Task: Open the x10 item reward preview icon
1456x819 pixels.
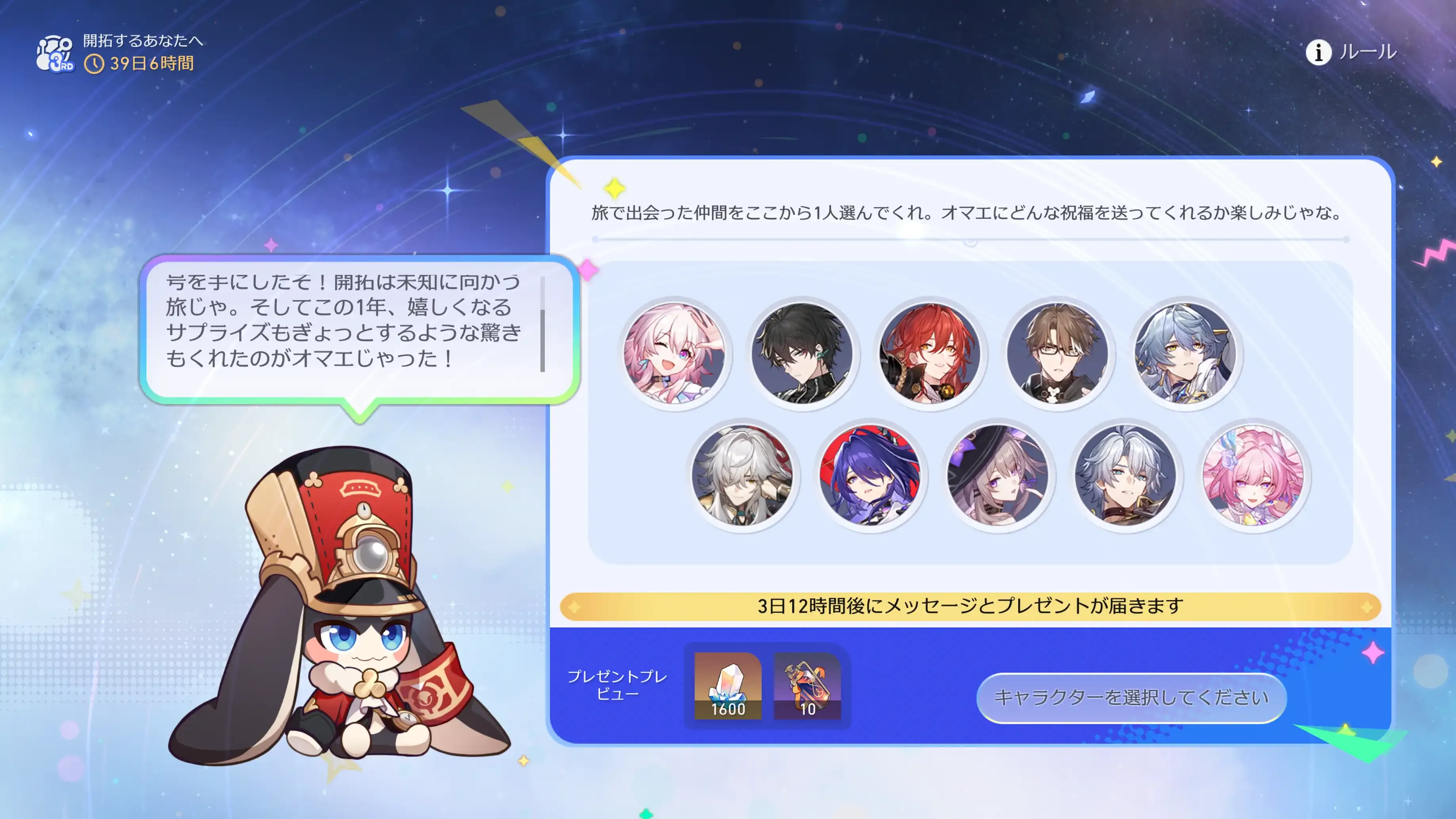Action: pyautogui.click(x=807, y=687)
